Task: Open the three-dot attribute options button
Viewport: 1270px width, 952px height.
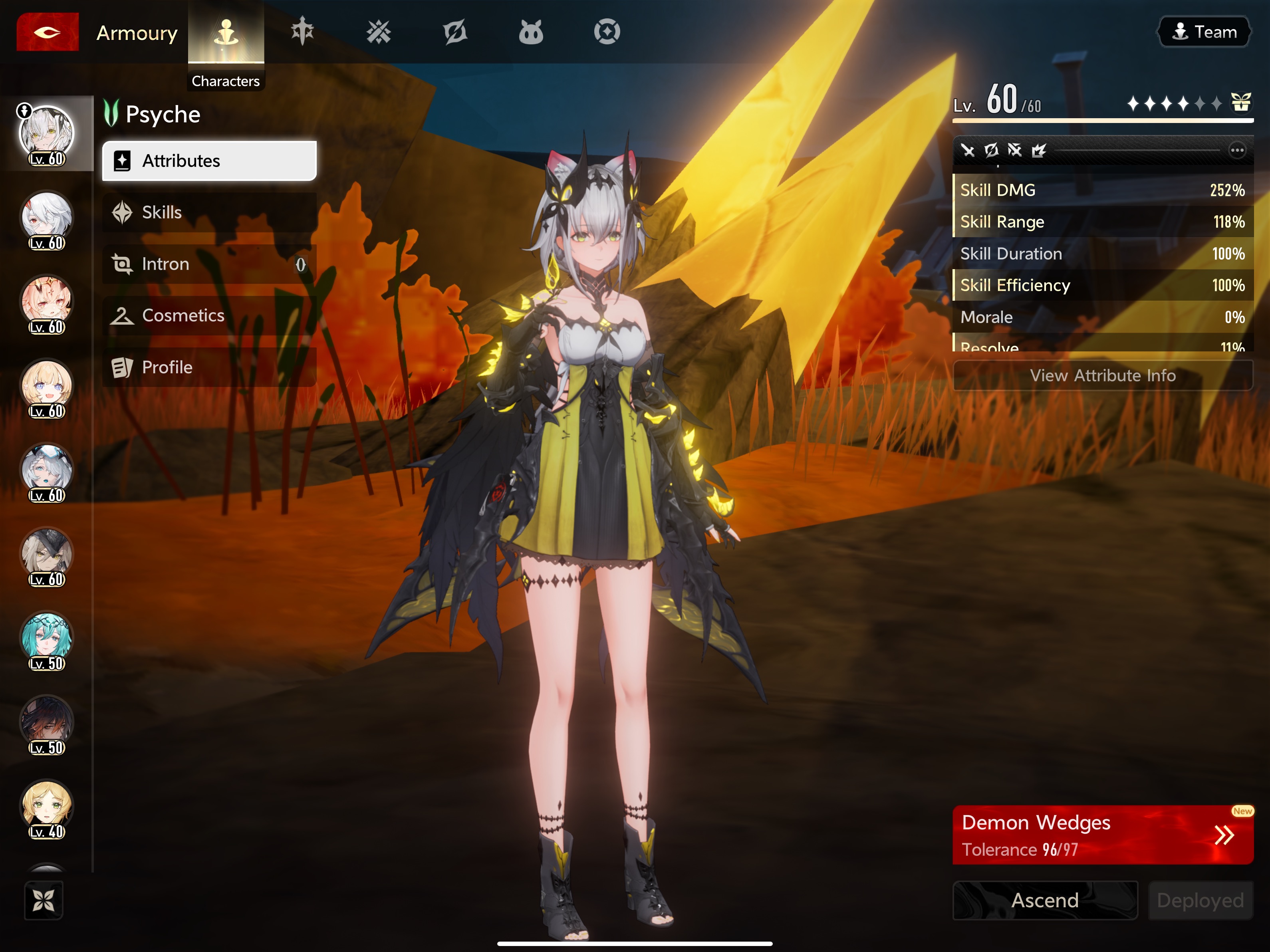Action: point(1237,151)
